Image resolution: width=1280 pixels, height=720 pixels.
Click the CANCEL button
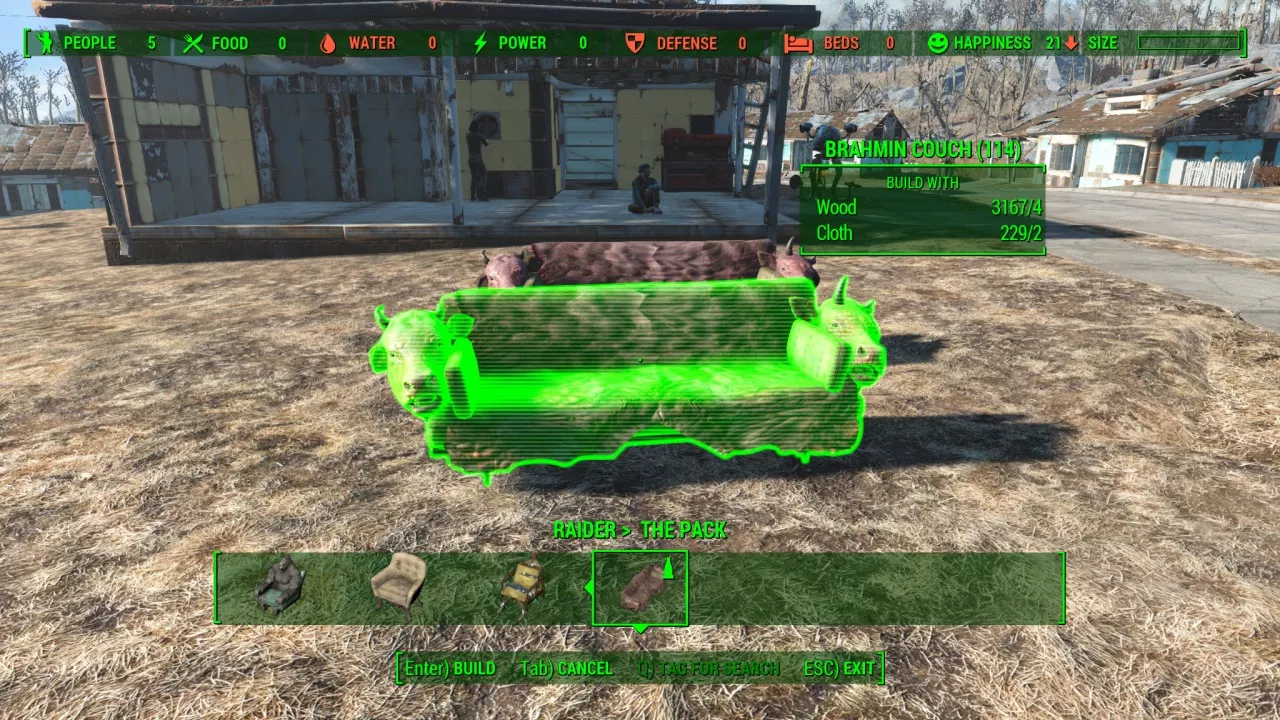tap(567, 668)
